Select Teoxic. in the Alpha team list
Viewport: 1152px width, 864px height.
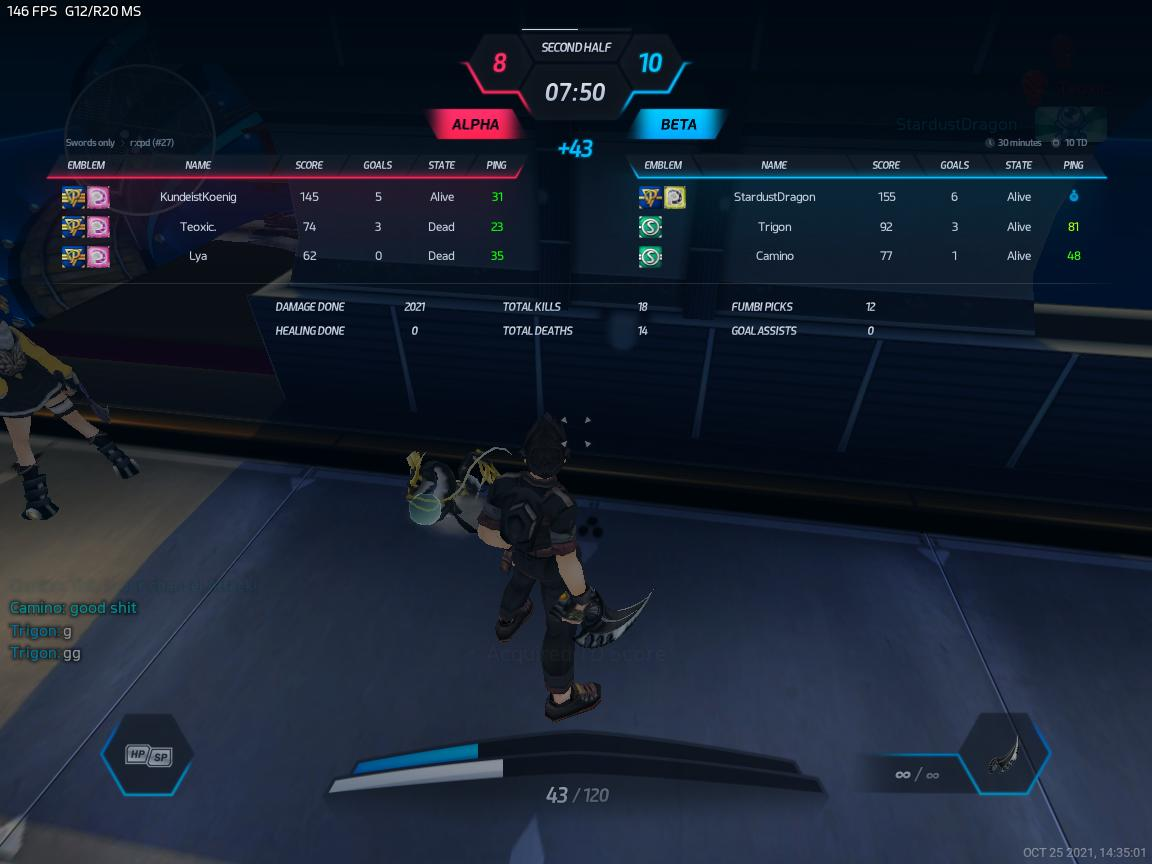point(198,227)
